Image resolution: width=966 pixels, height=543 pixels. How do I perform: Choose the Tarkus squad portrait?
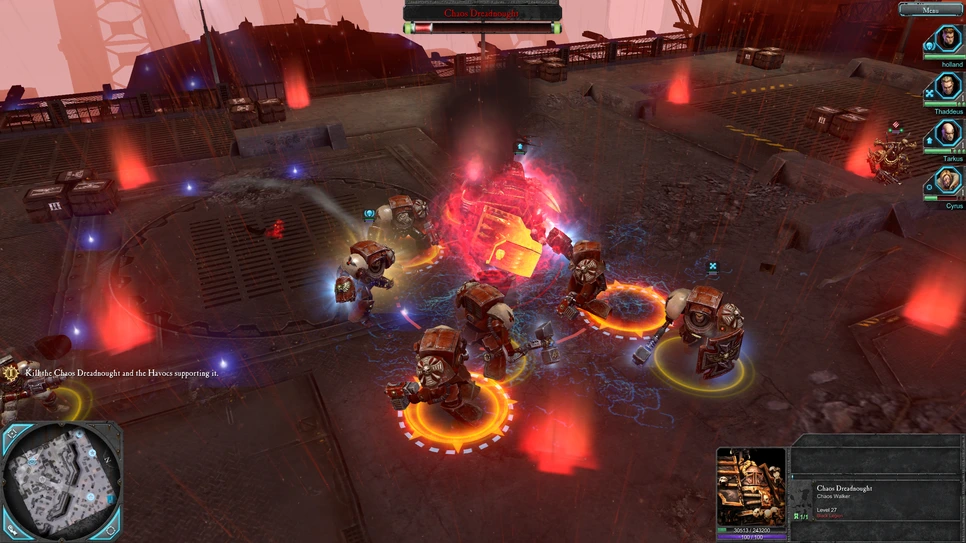pyautogui.click(x=948, y=134)
